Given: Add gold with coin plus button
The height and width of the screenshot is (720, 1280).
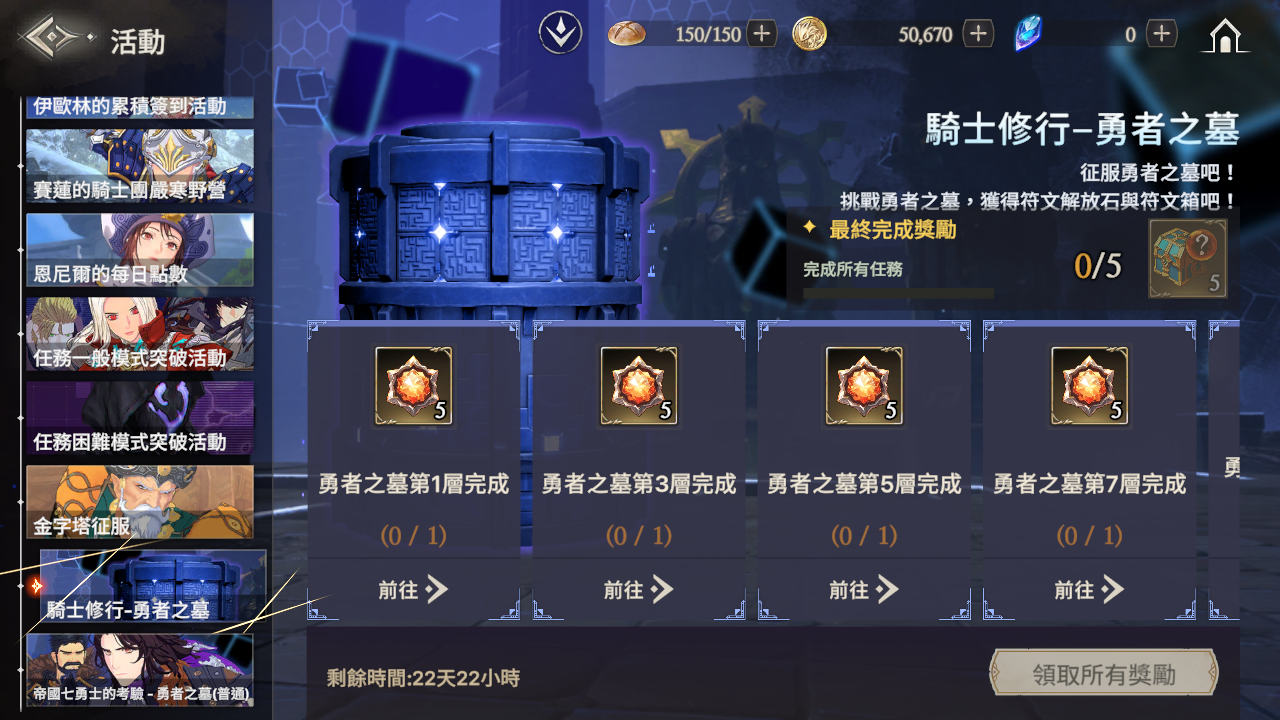Looking at the screenshot, I should [x=978, y=34].
